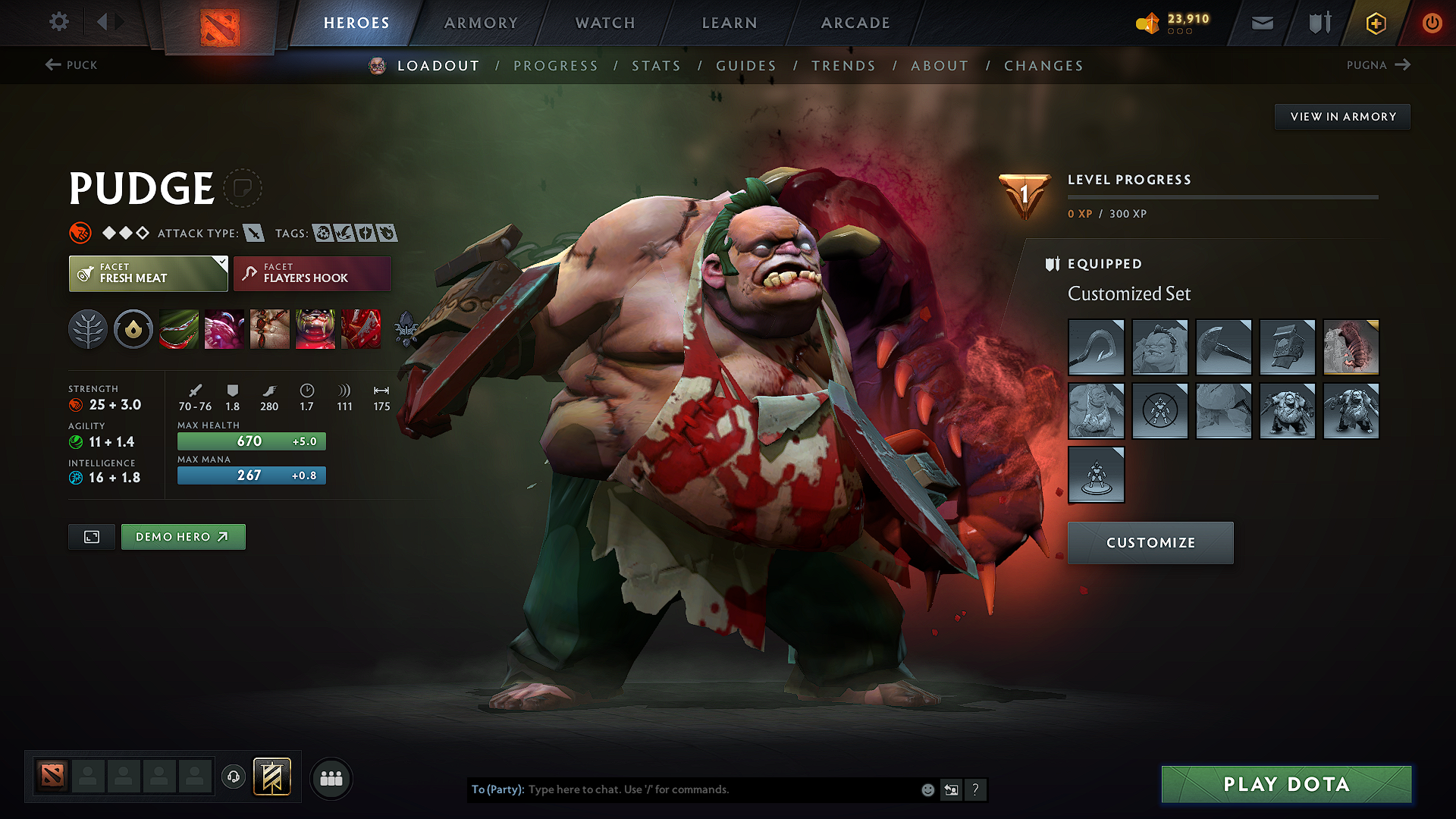Open the Meat Hook ability icon

[179, 329]
